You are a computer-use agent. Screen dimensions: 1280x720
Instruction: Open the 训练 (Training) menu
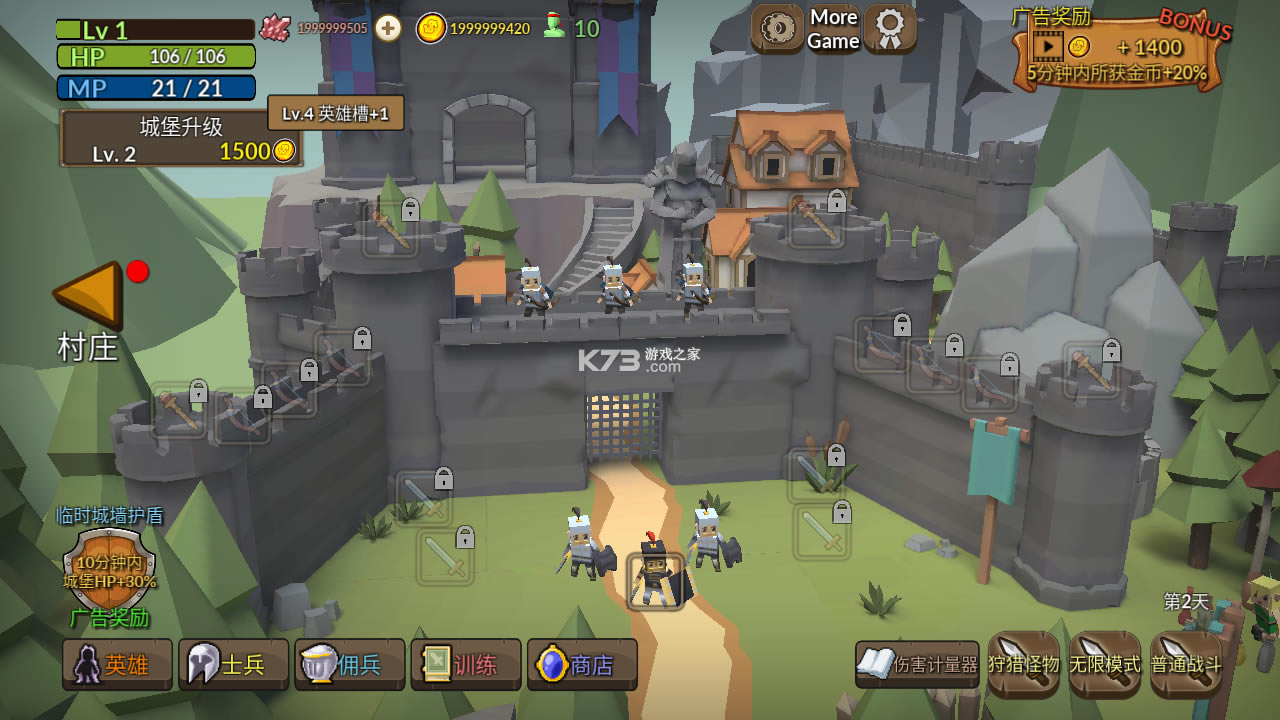(465, 665)
